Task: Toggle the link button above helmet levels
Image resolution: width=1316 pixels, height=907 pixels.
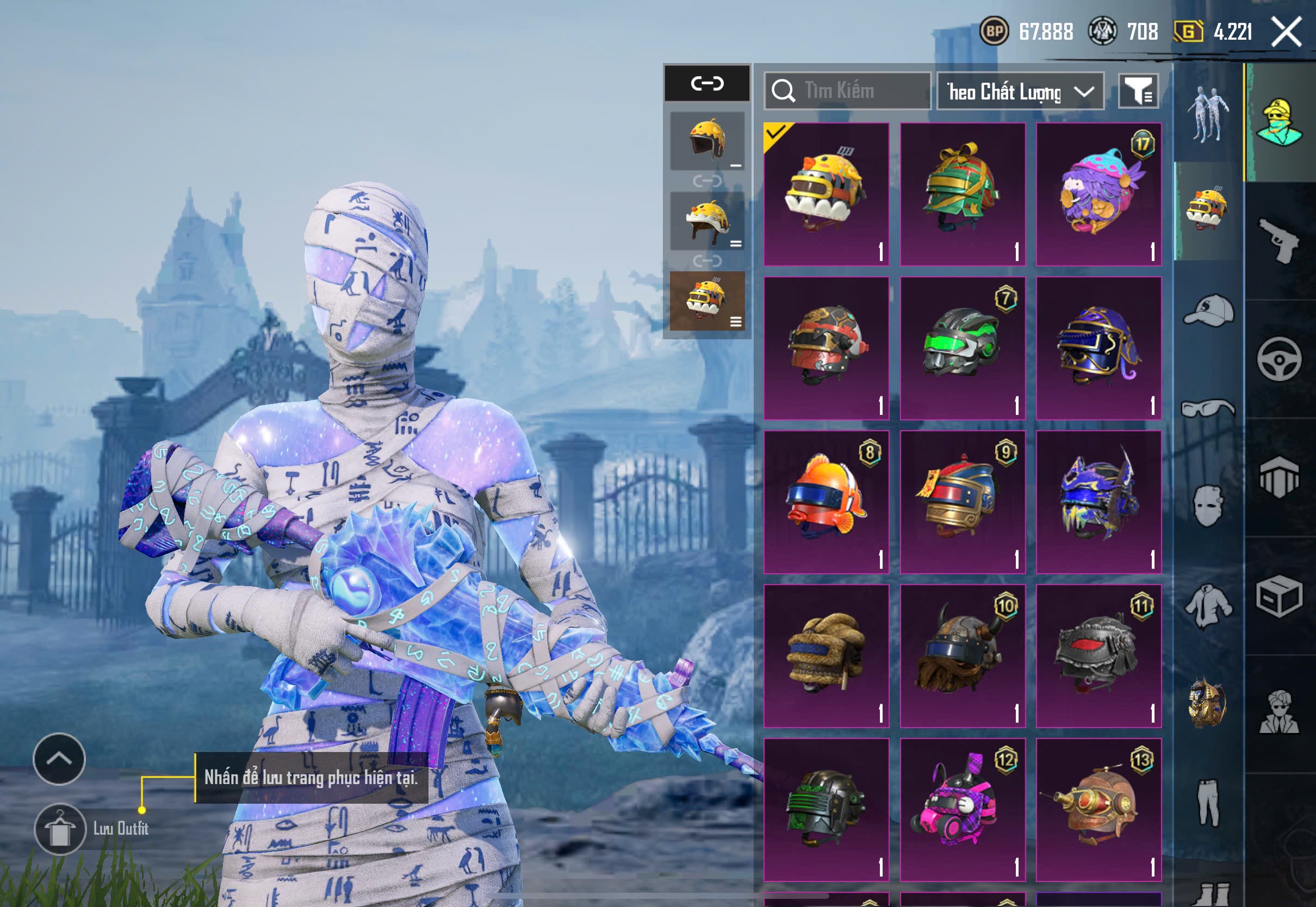Action: 707,84
